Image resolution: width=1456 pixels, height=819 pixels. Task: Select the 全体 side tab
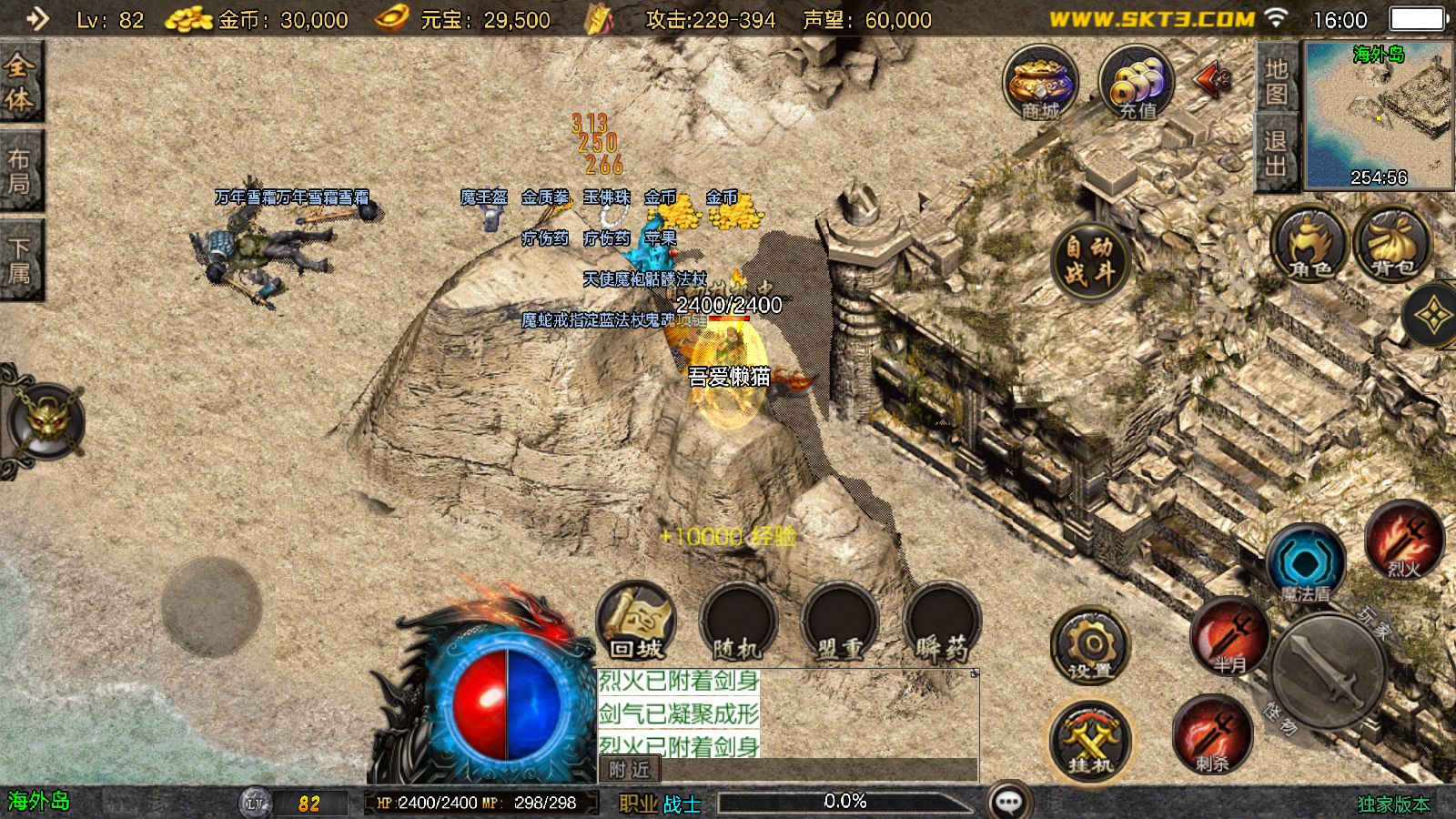(20, 82)
